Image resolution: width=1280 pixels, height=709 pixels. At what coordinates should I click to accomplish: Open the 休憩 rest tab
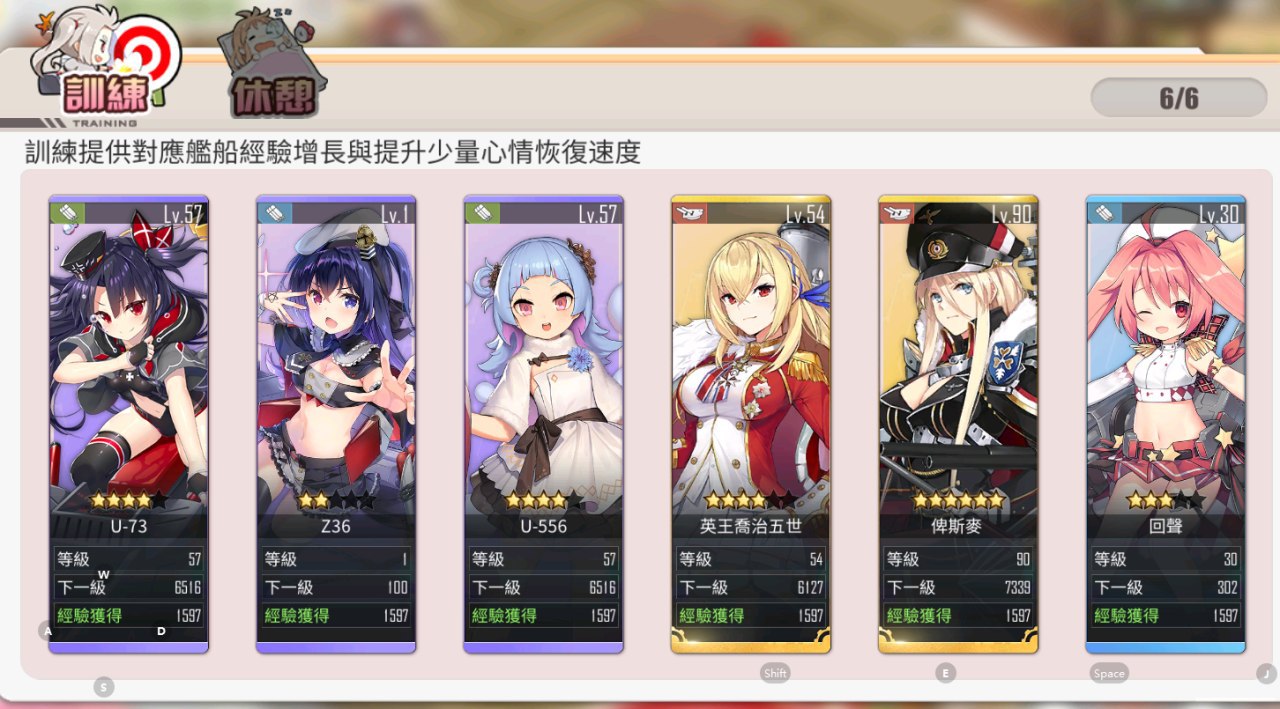pos(273,90)
